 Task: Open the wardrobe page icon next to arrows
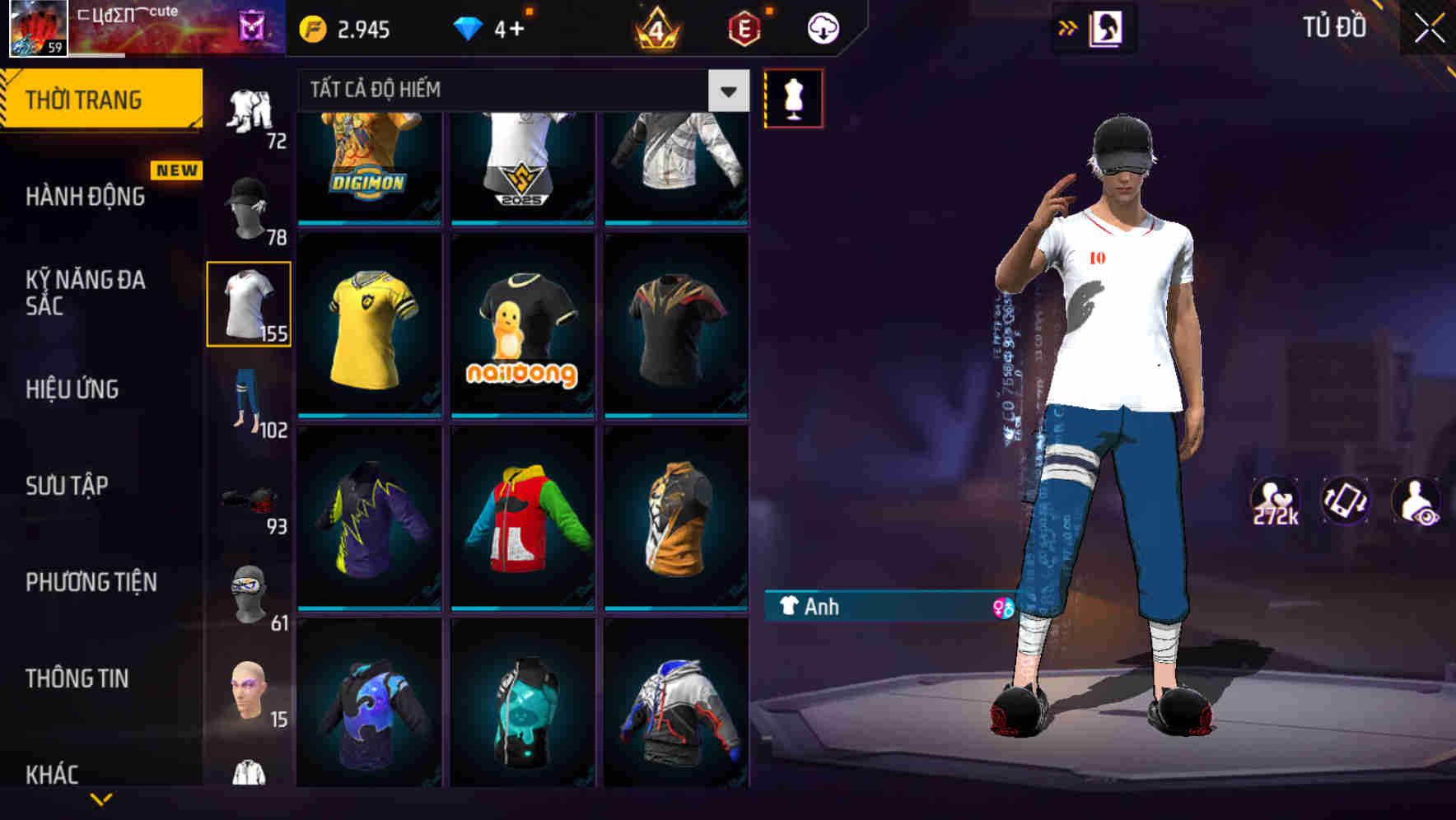coord(1108,27)
